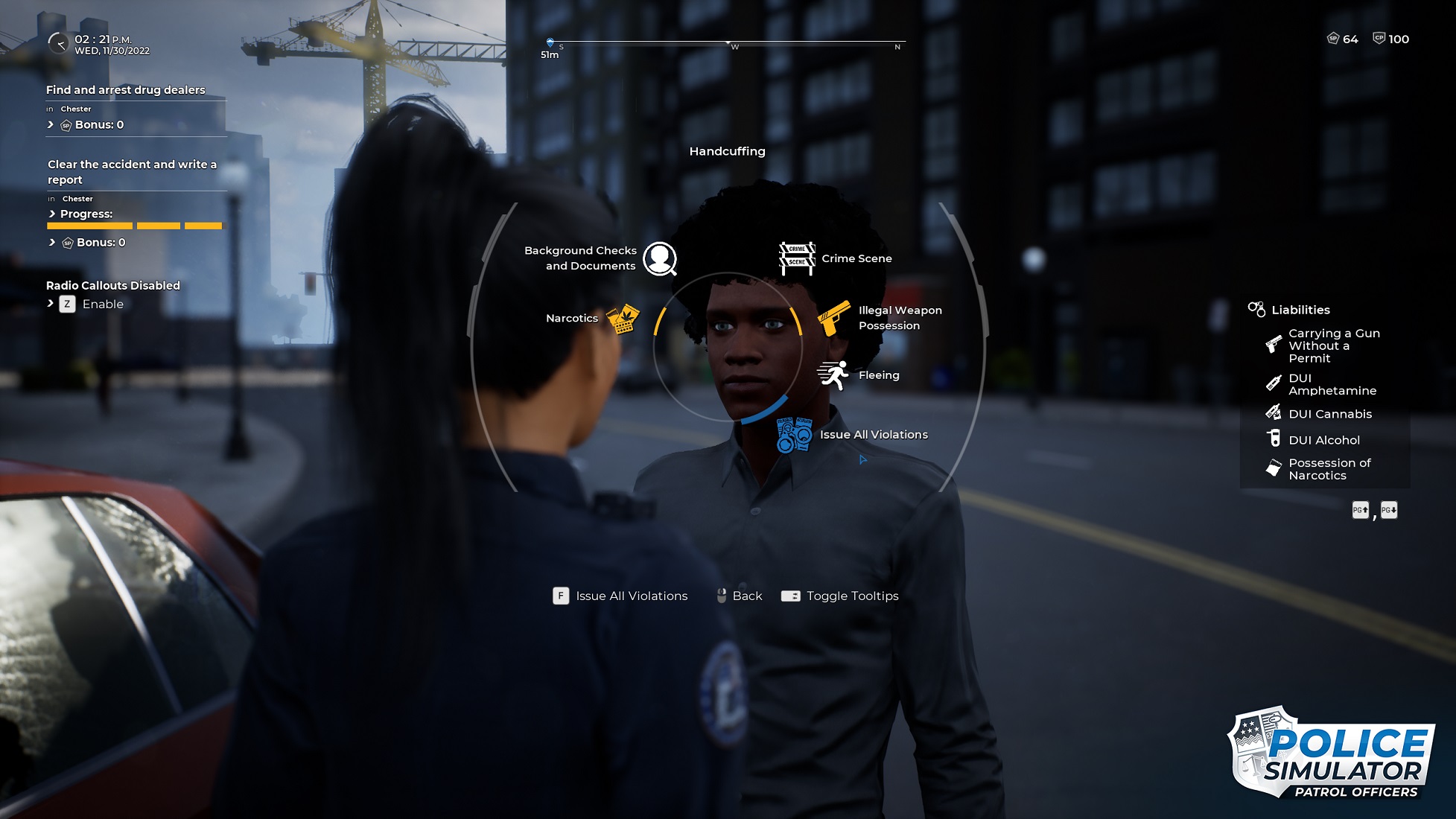Select Possession of Narcotics liability

1329,469
